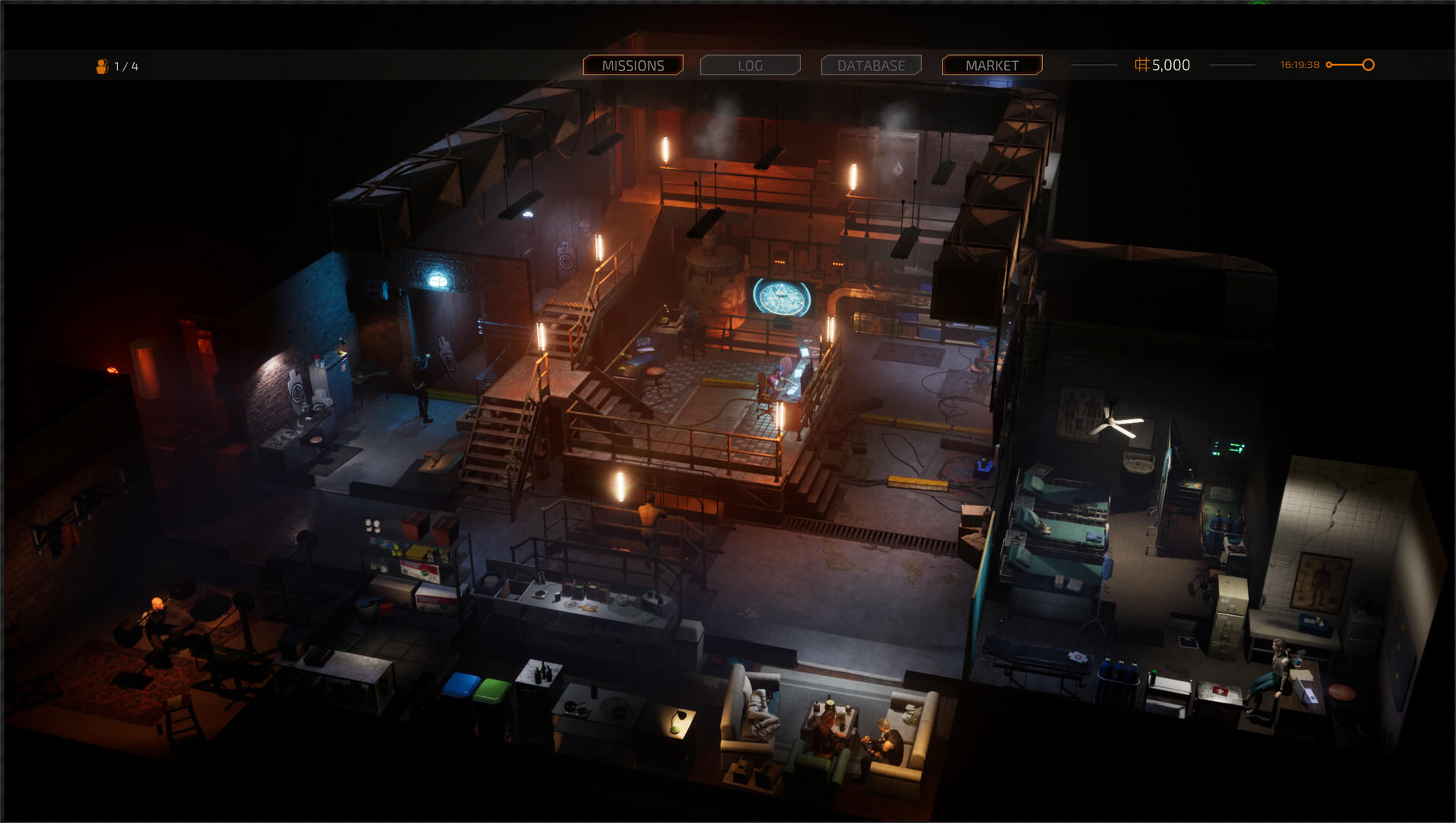Adjust the game speed slider handle
Image resolution: width=1456 pixels, height=823 pixels.
(x=1368, y=65)
